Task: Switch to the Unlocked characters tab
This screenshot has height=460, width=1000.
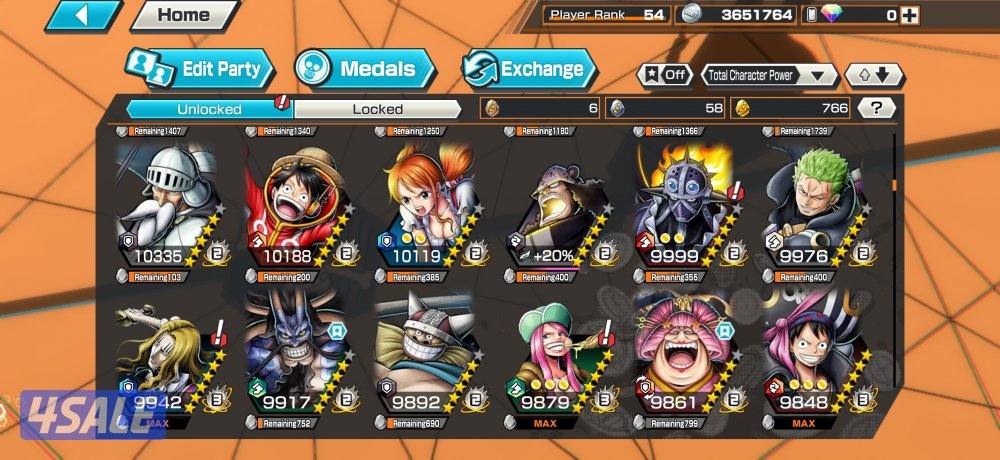Action: point(209,108)
